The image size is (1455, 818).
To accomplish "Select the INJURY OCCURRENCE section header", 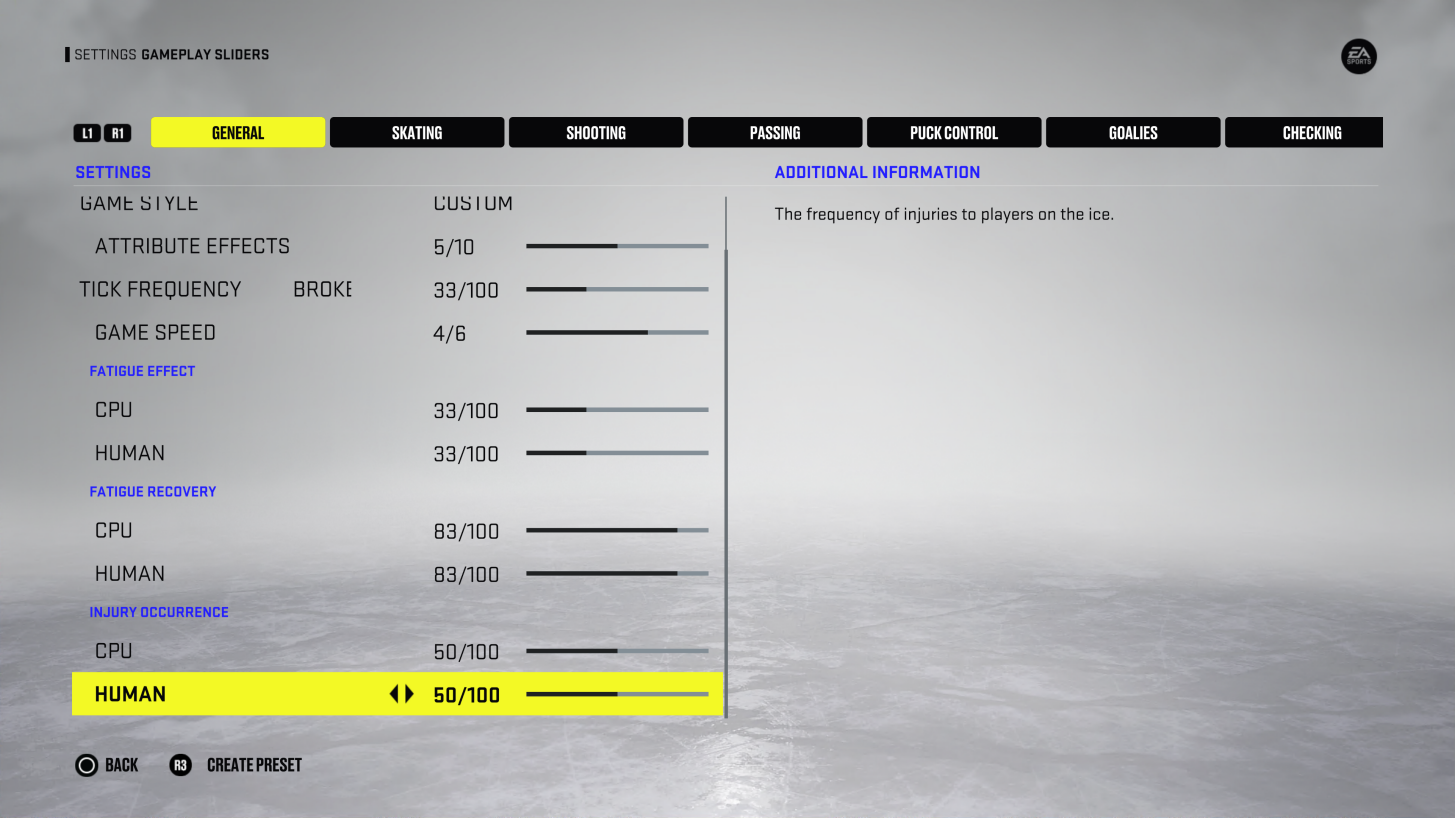I will (x=159, y=612).
